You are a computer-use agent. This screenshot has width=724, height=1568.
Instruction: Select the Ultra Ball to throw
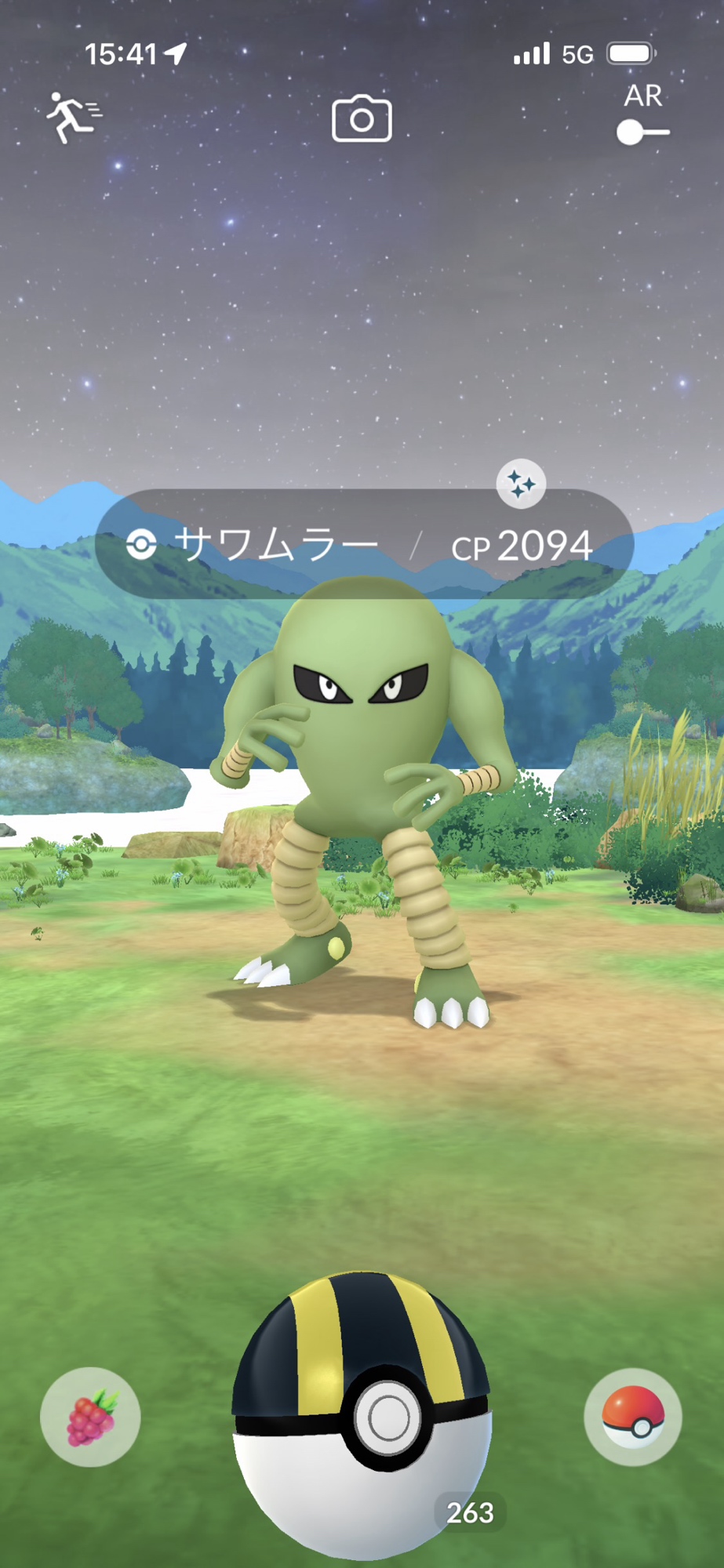362,1411
